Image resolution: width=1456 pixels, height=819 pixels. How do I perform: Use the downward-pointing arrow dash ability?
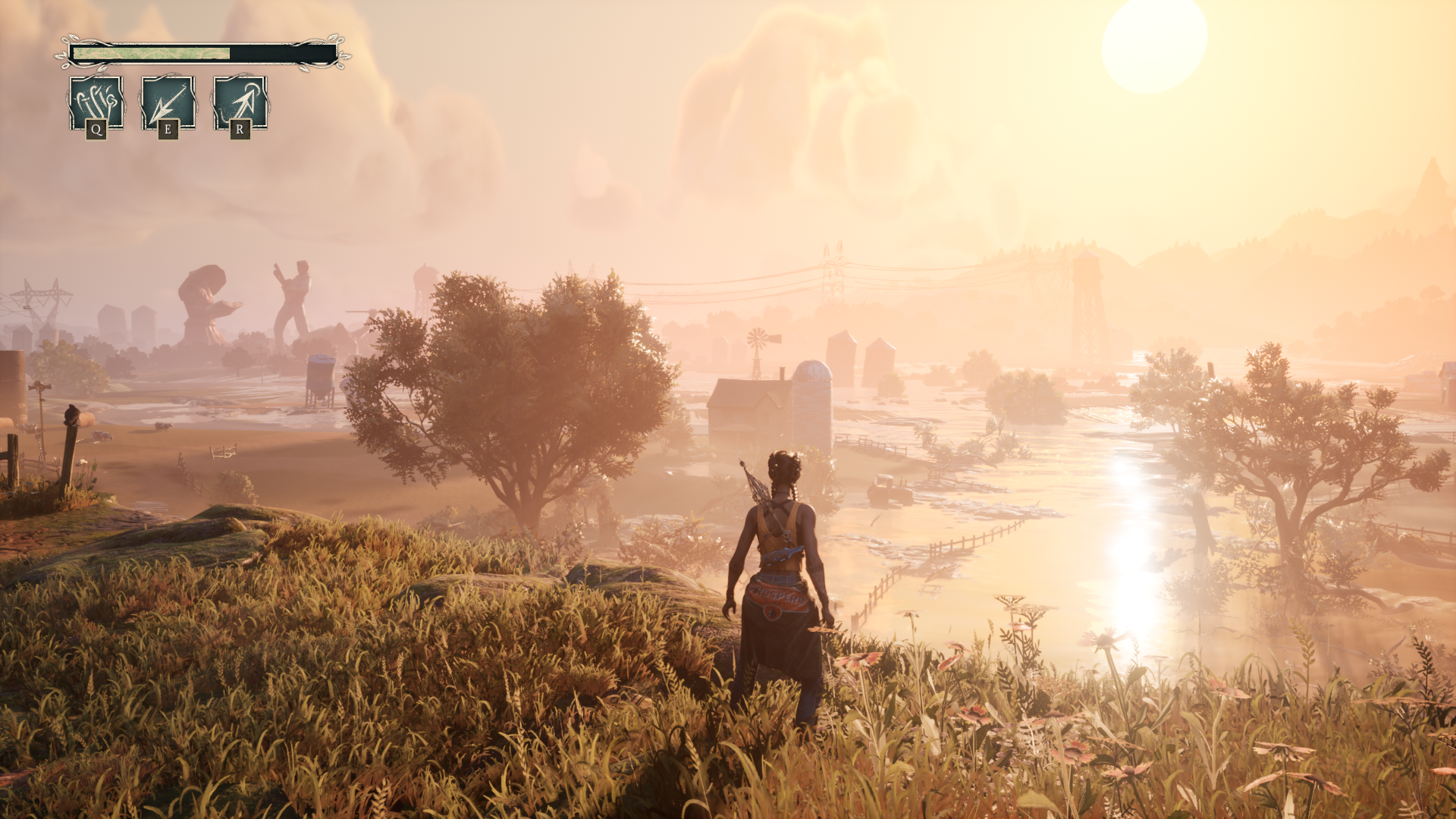[168, 102]
